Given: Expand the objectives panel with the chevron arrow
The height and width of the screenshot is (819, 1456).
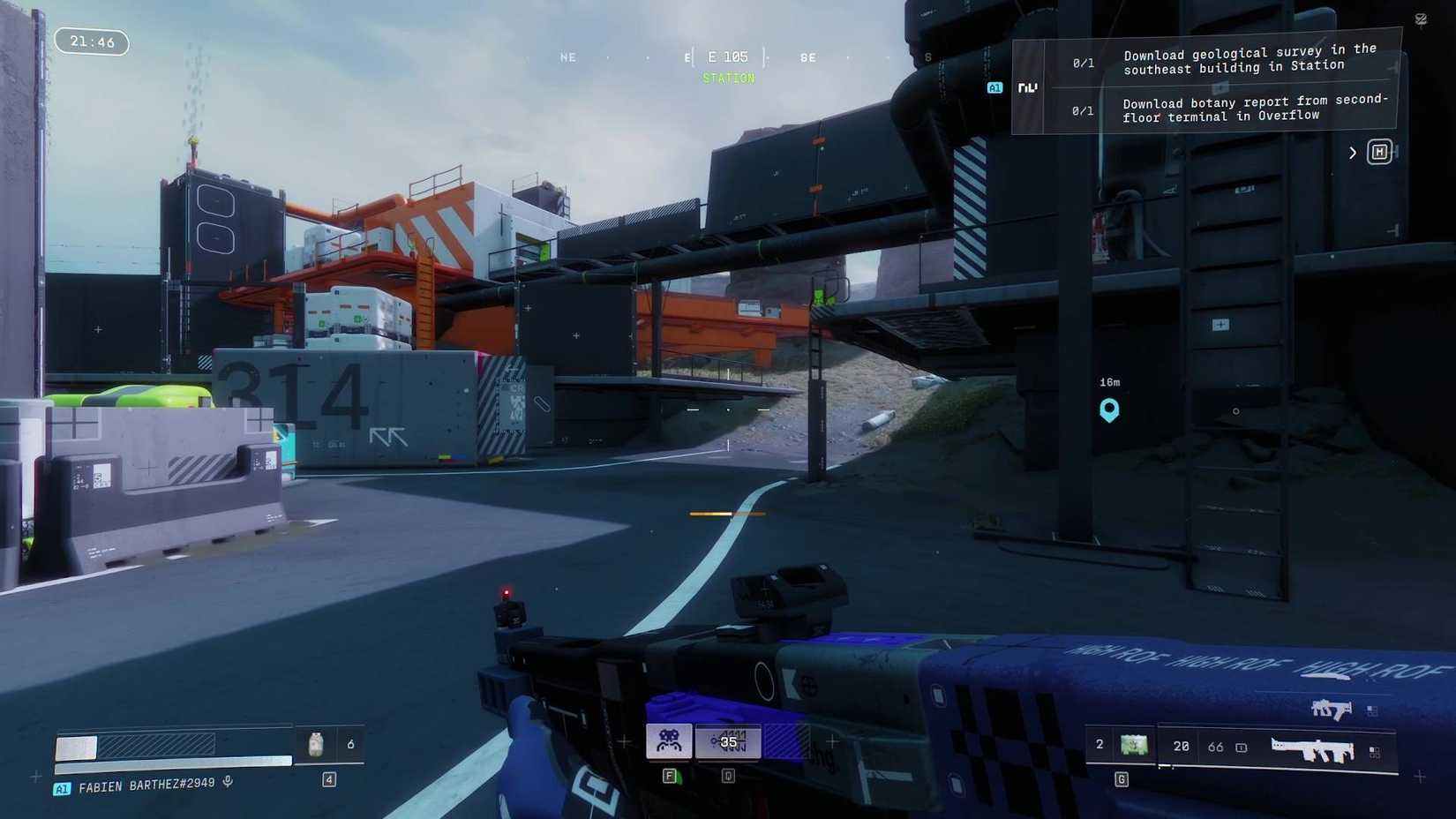Looking at the screenshot, I should [1352, 152].
